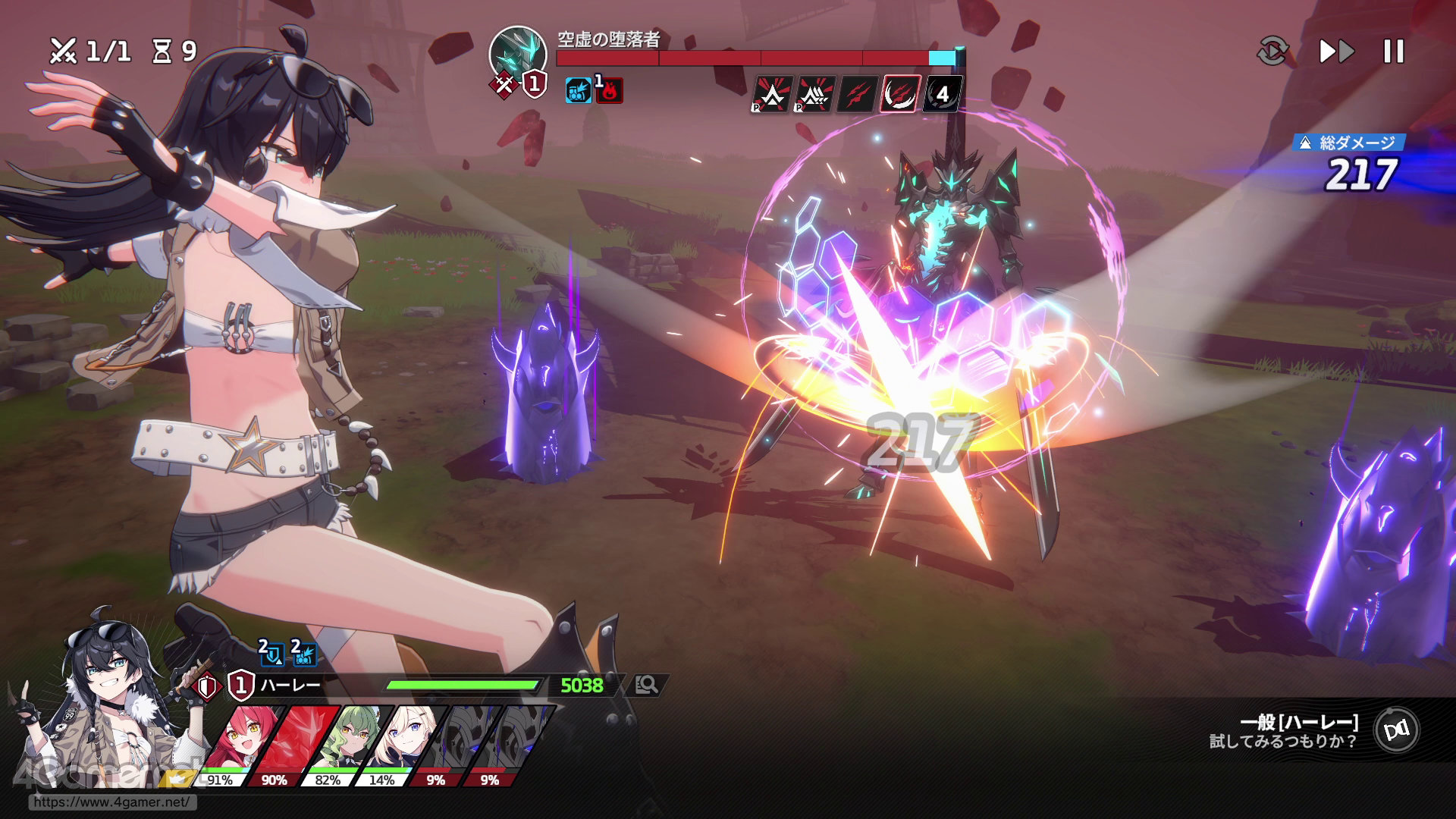Inspect the boss's red flame debuff icon
Image resolution: width=1456 pixels, height=819 pixels.
[x=609, y=91]
